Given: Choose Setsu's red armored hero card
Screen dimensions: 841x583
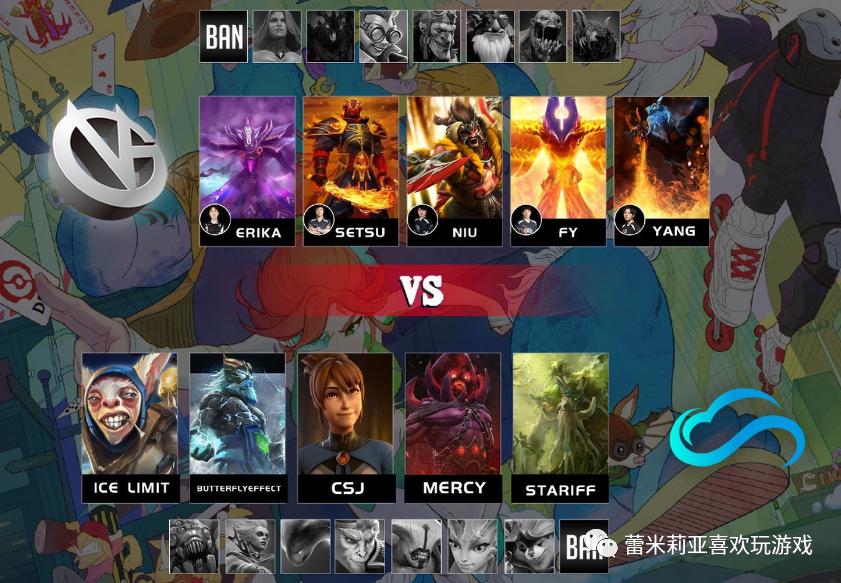Looking at the screenshot, I should (351, 160).
